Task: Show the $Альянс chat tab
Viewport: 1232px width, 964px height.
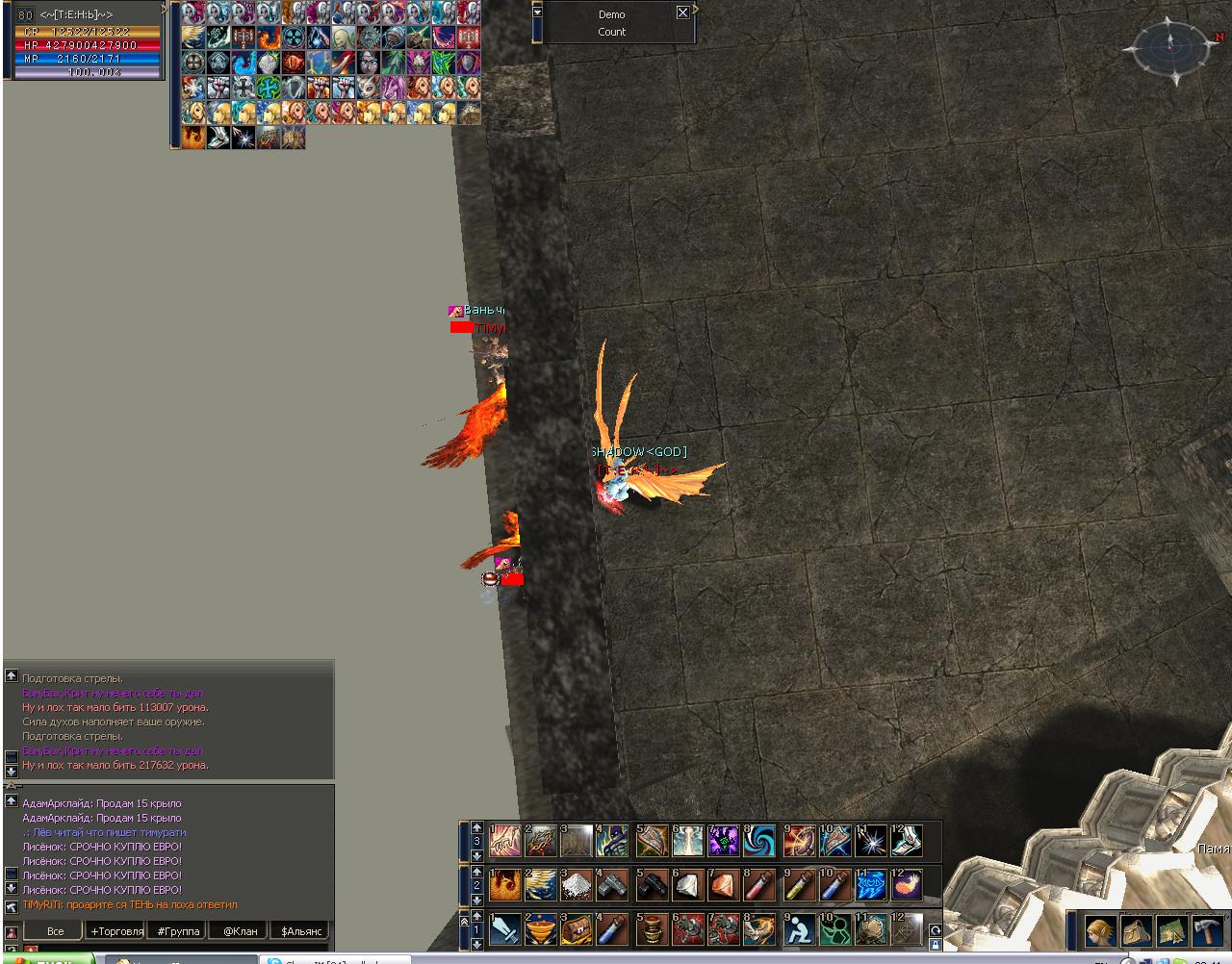Action: coord(301,931)
